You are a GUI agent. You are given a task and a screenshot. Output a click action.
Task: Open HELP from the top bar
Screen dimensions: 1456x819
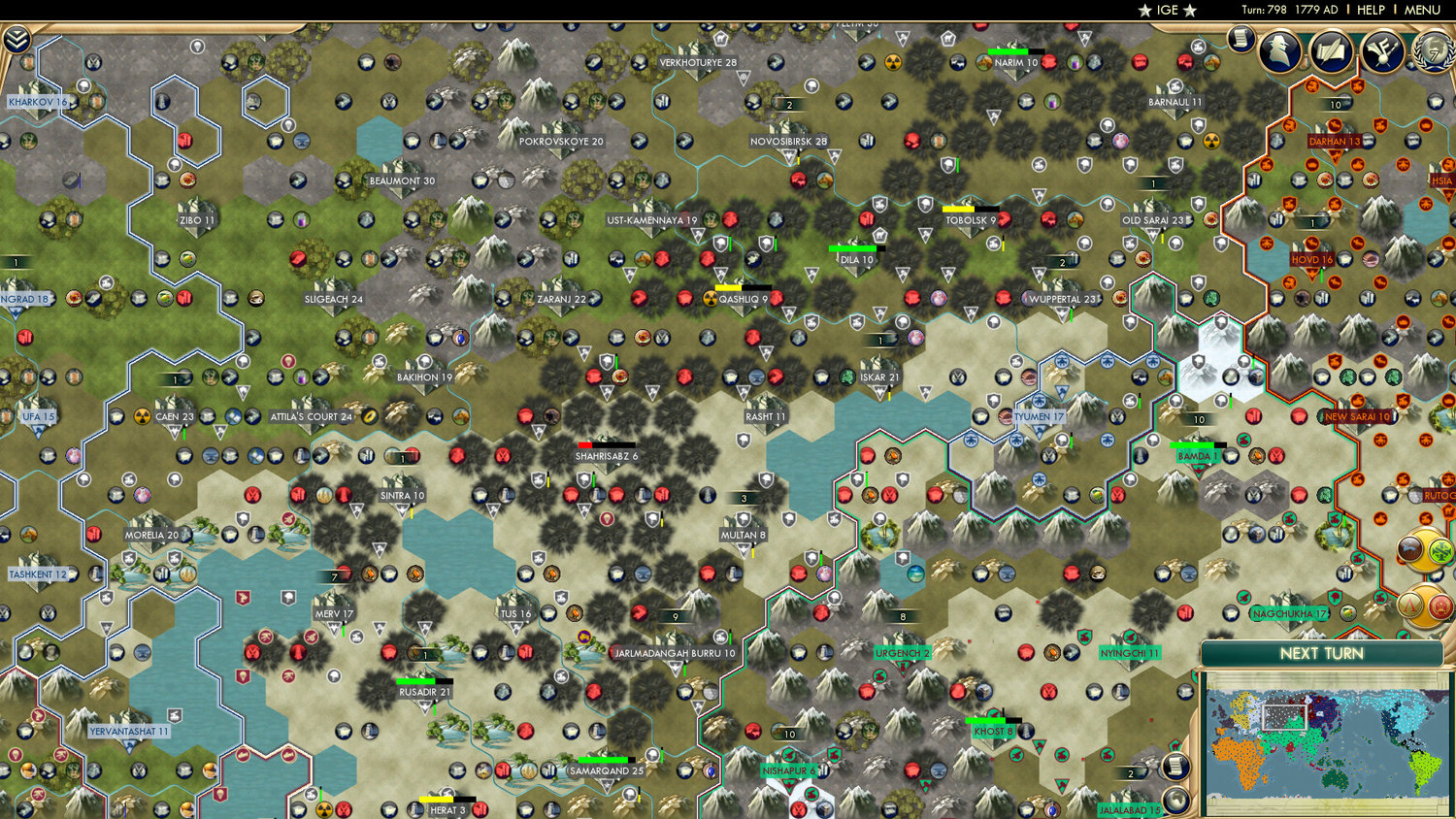tap(1371, 10)
